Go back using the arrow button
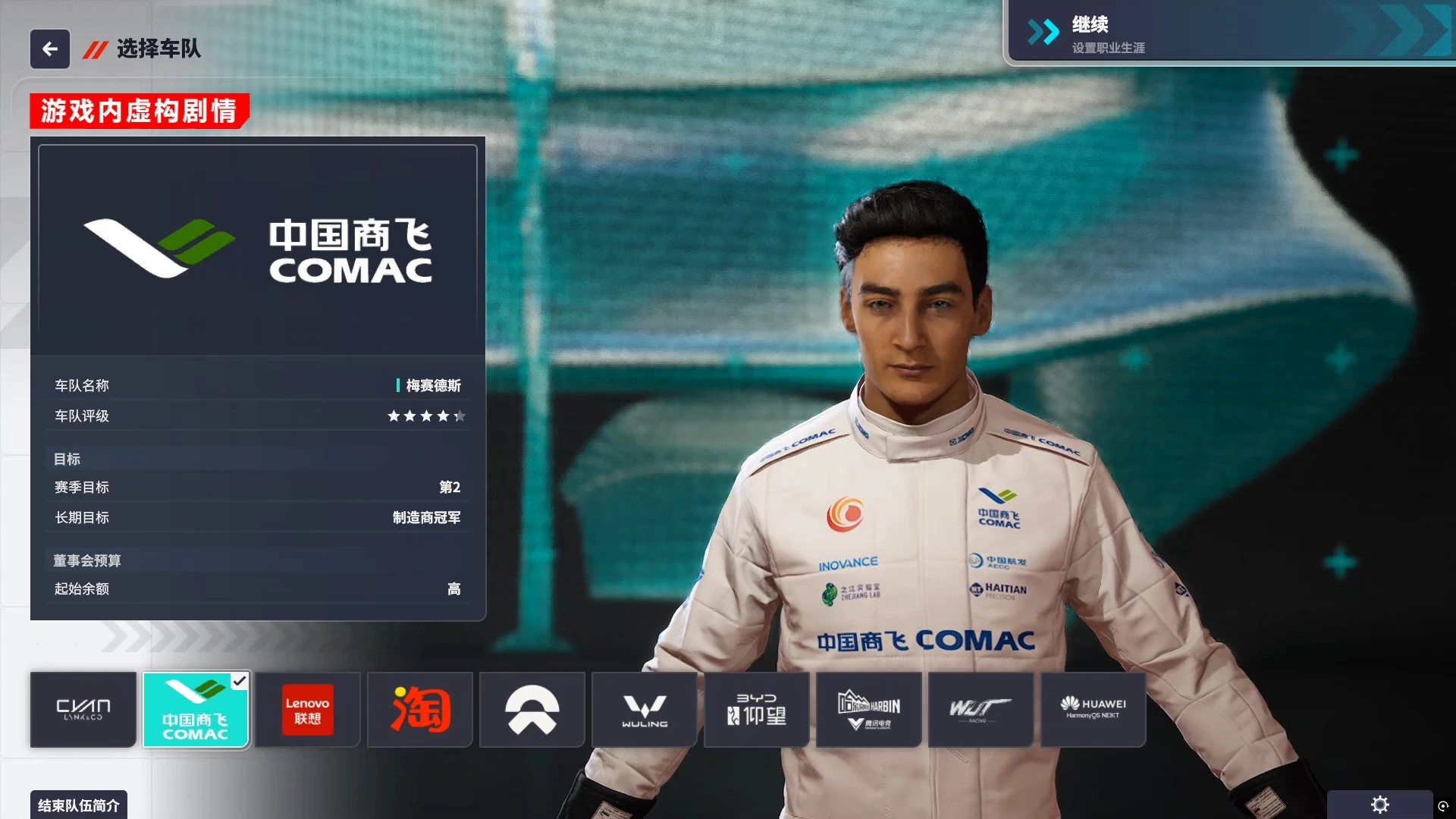Viewport: 1456px width, 819px height. click(50, 49)
